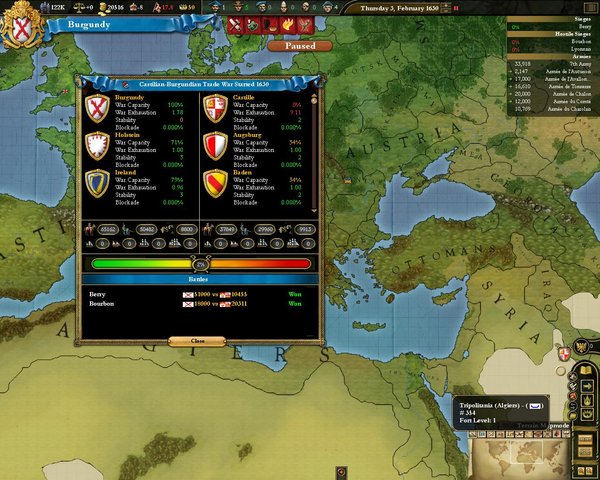
Task: Click the Holstein coat of arms
Action: pos(96,146)
